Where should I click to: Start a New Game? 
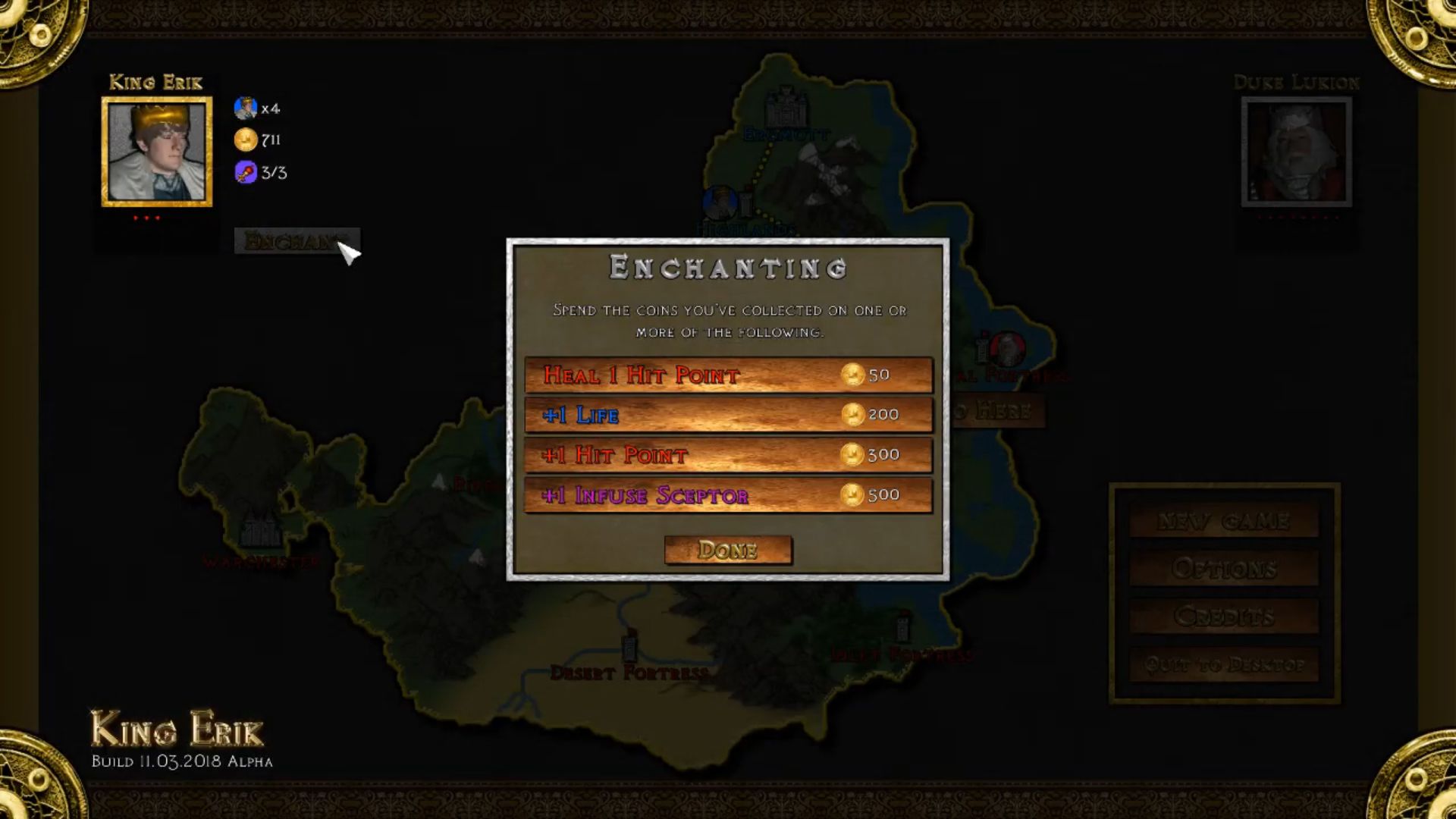1223,521
